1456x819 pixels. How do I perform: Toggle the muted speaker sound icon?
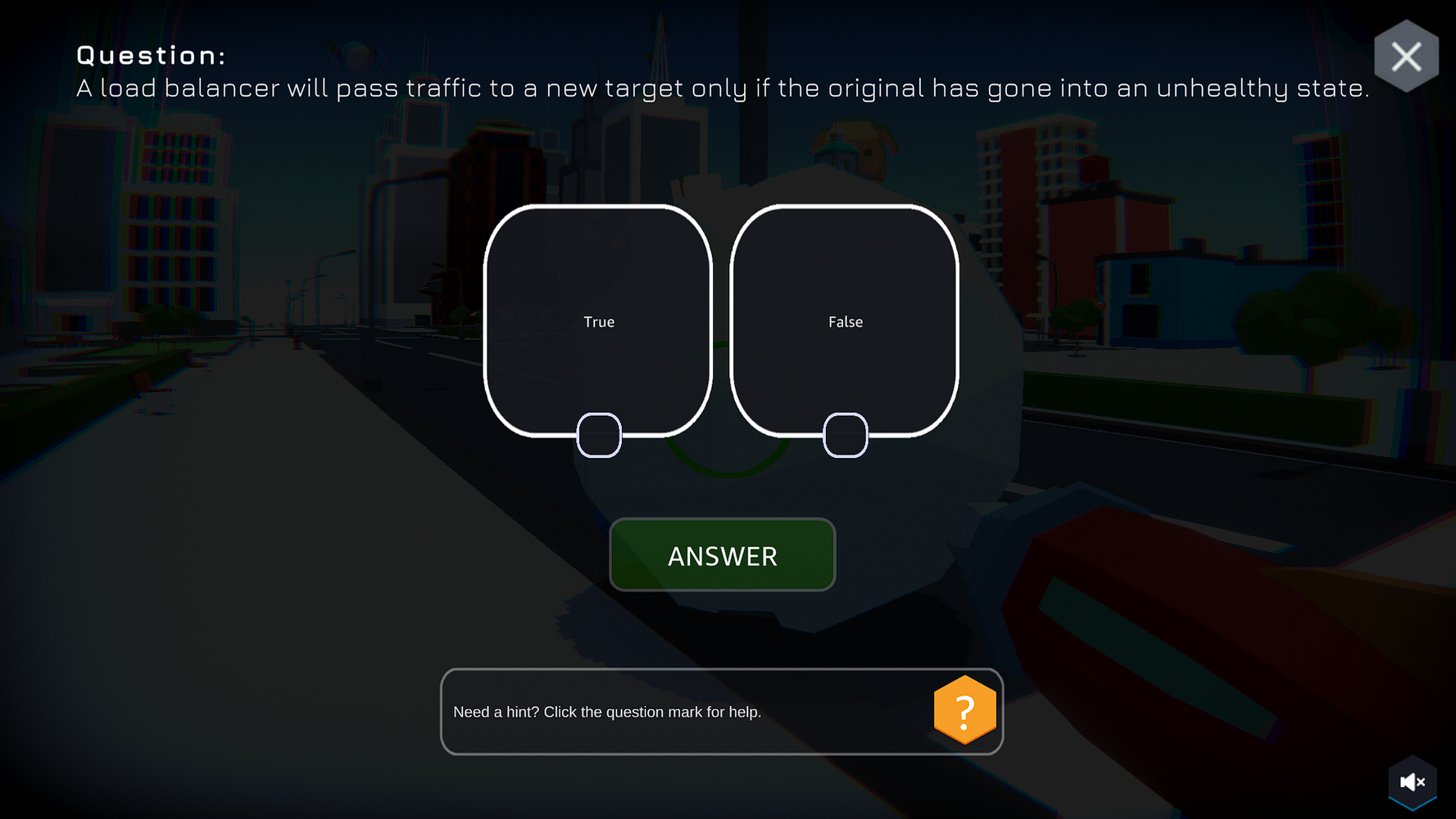[1412, 782]
